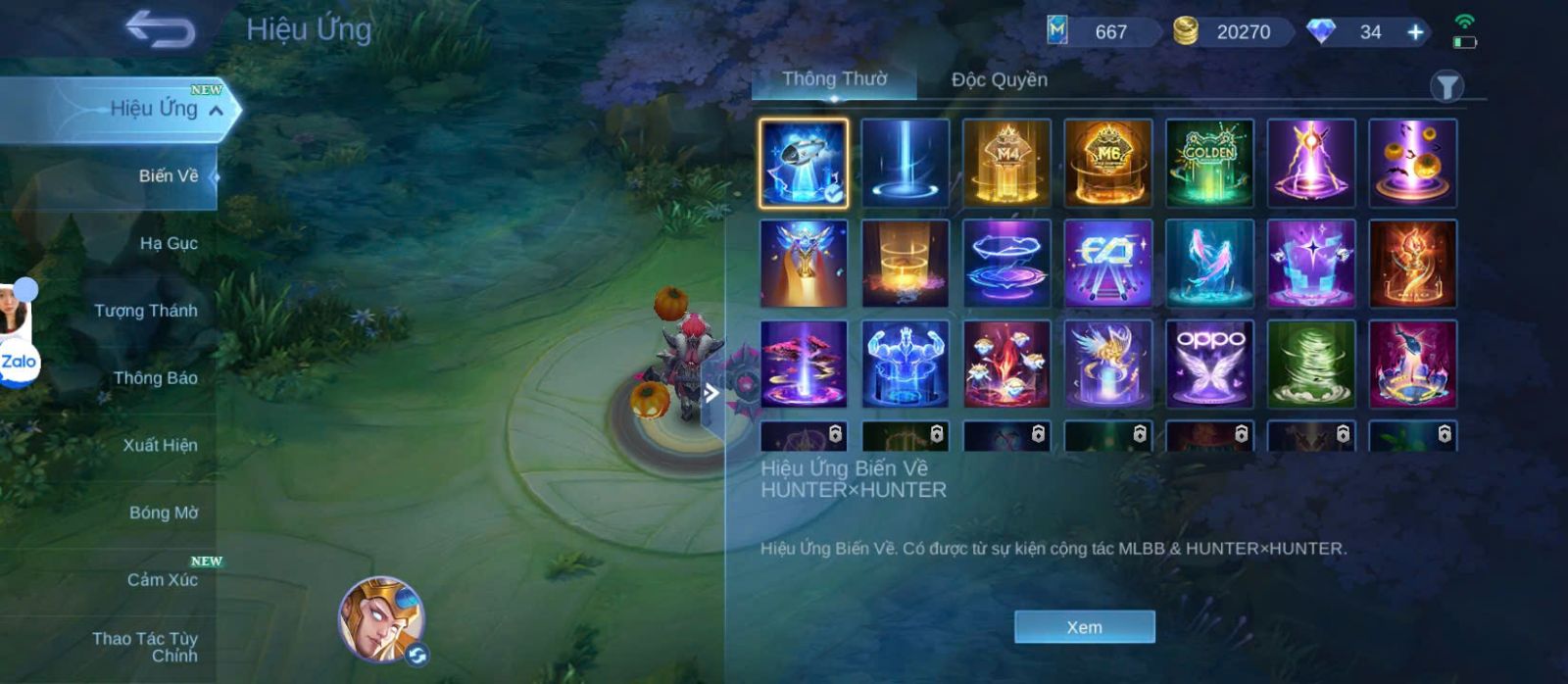Open the effect filter funnel
The height and width of the screenshot is (684, 1568).
[1446, 86]
